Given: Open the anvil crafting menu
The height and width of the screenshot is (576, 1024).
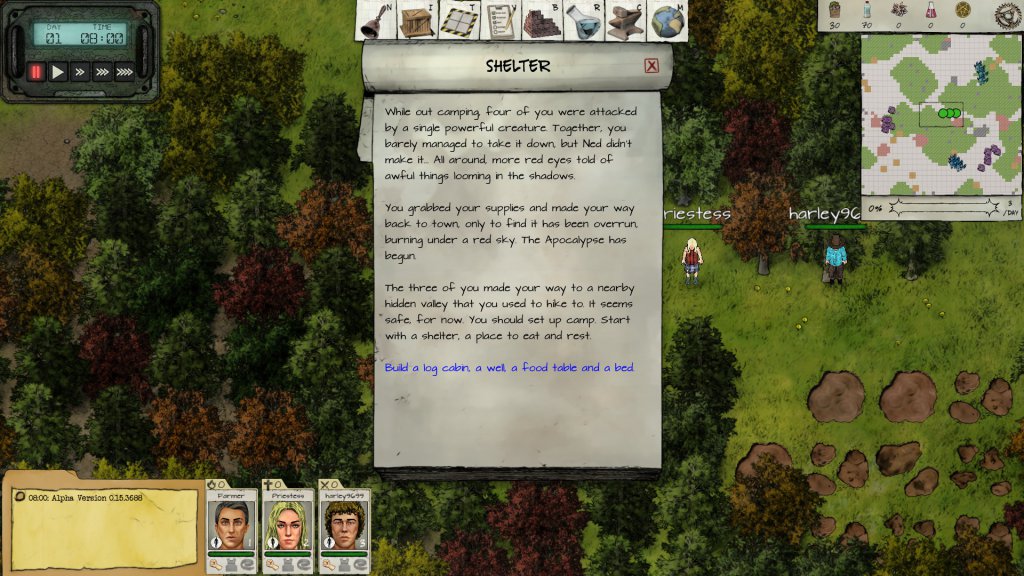Looking at the screenshot, I should tap(624, 22).
